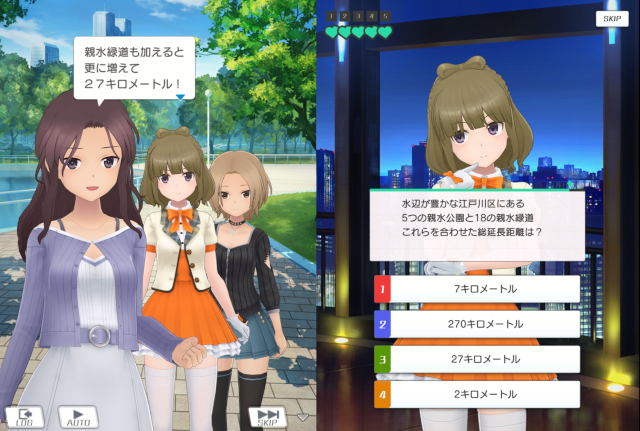Toggle AUTO dialogue playback
The width and height of the screenshot is (640, 431).
click(77, 416)
